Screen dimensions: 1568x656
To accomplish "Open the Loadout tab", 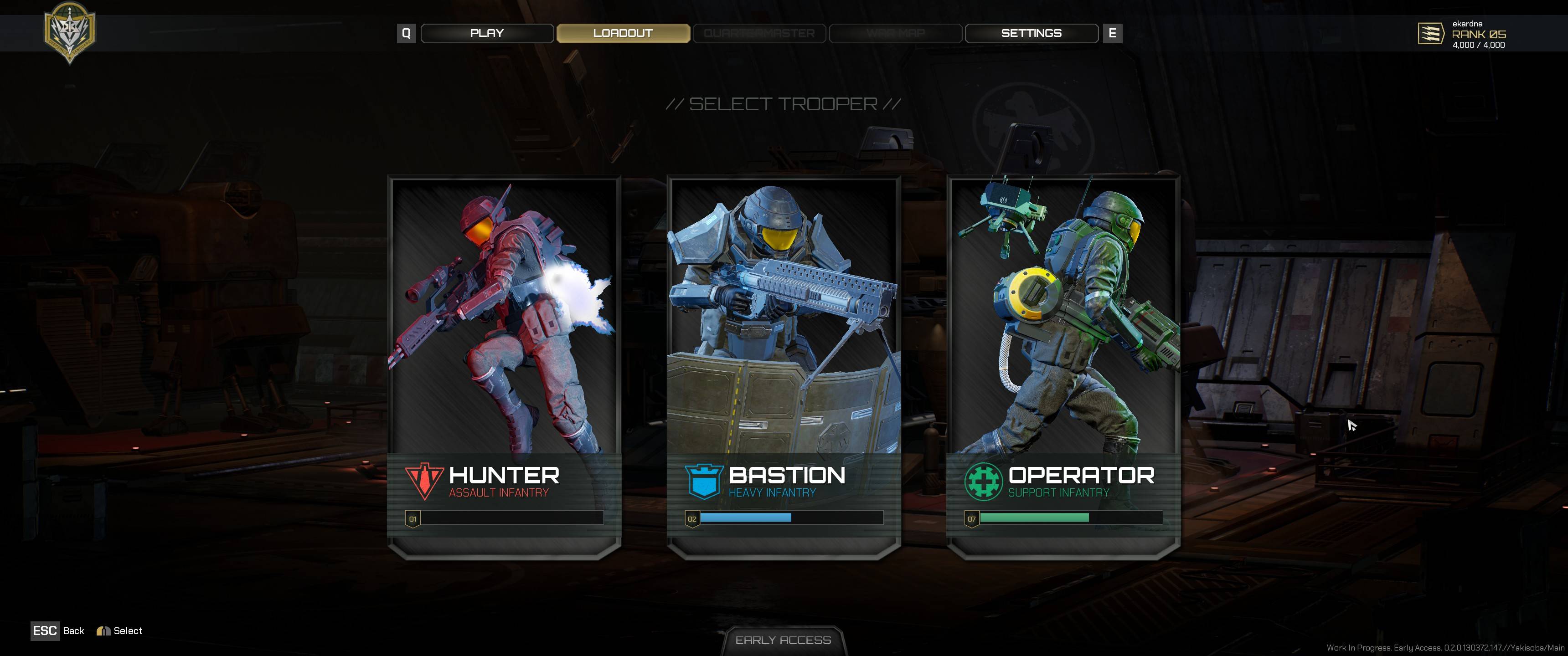I will click(623, 33).
